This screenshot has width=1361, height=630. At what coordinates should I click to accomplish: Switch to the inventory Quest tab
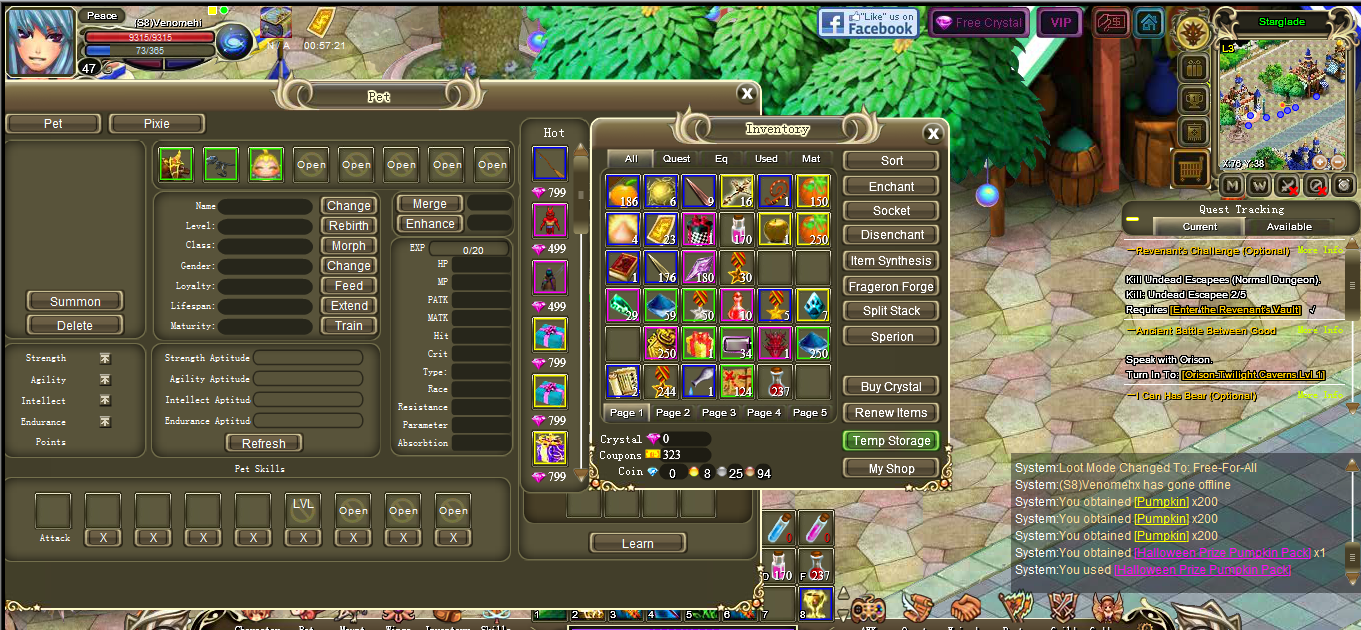676,158
